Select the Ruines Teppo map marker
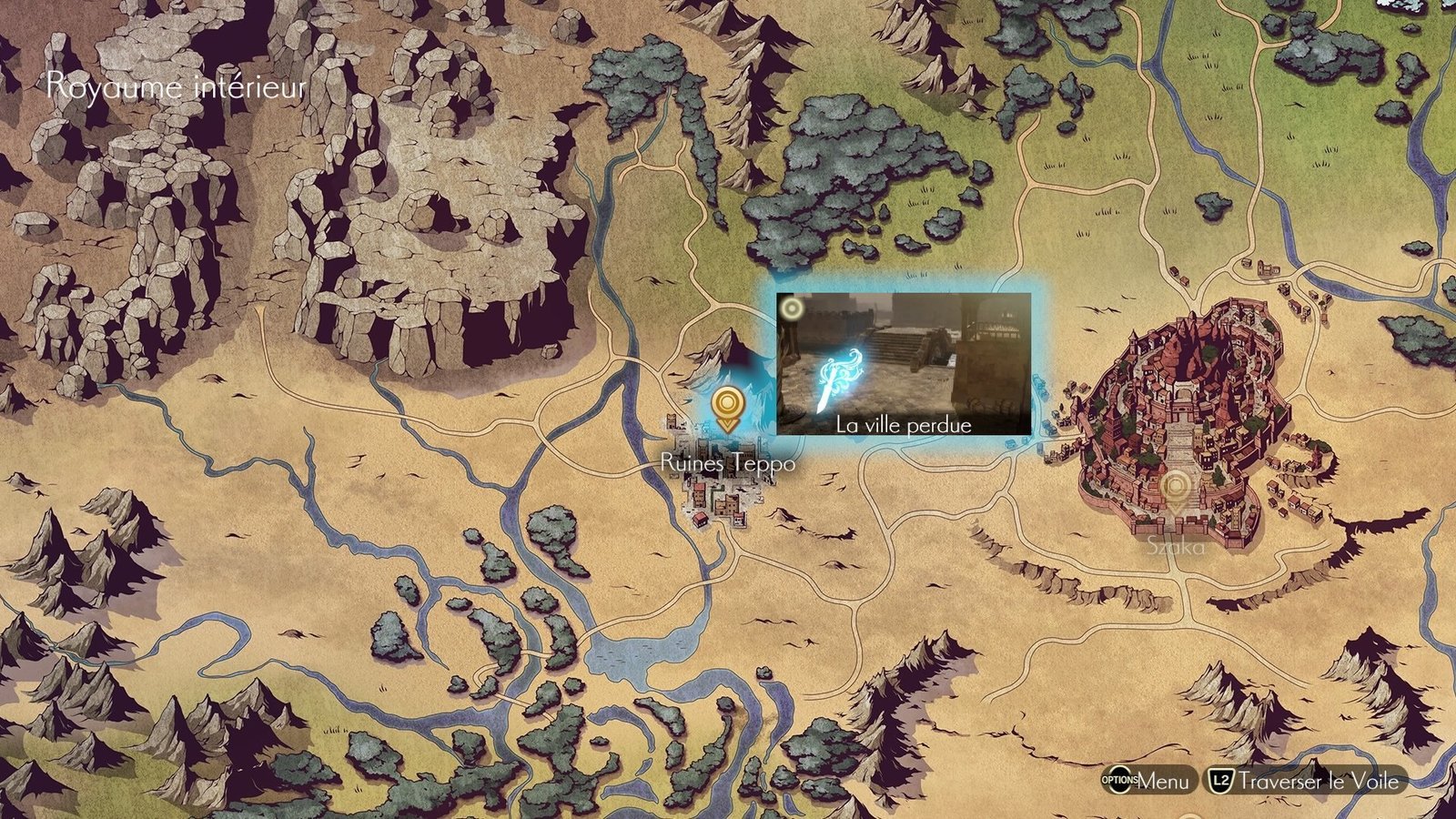1456x819 pixels. pos(726,409)
